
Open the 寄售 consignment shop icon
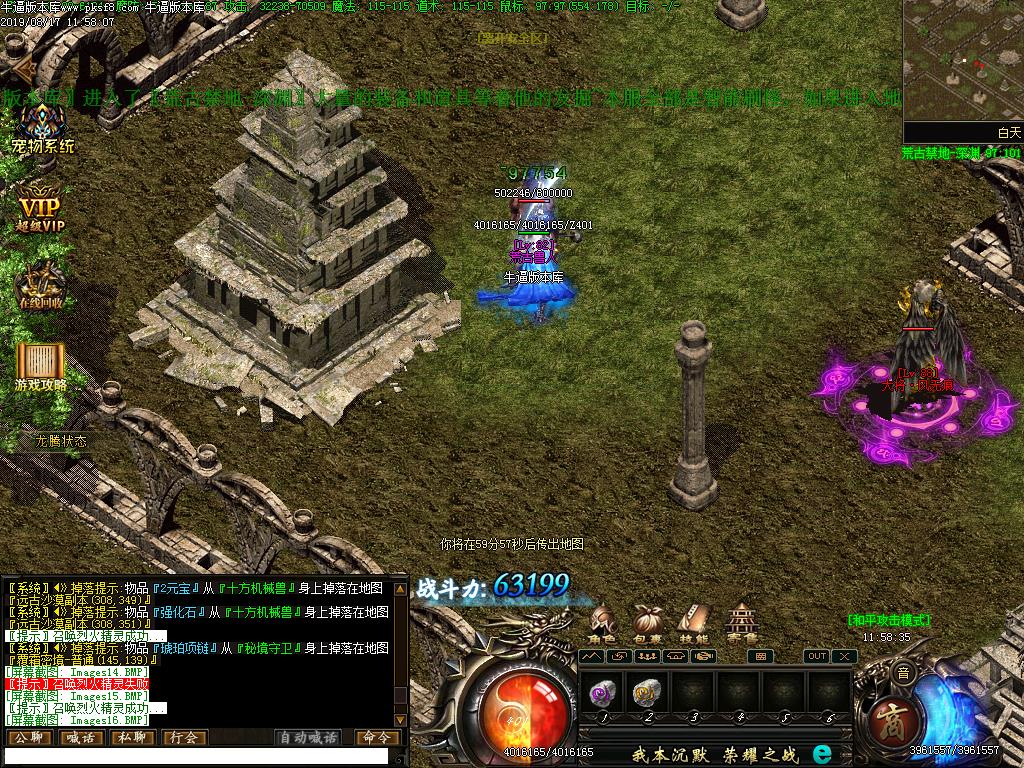[741, 622]
